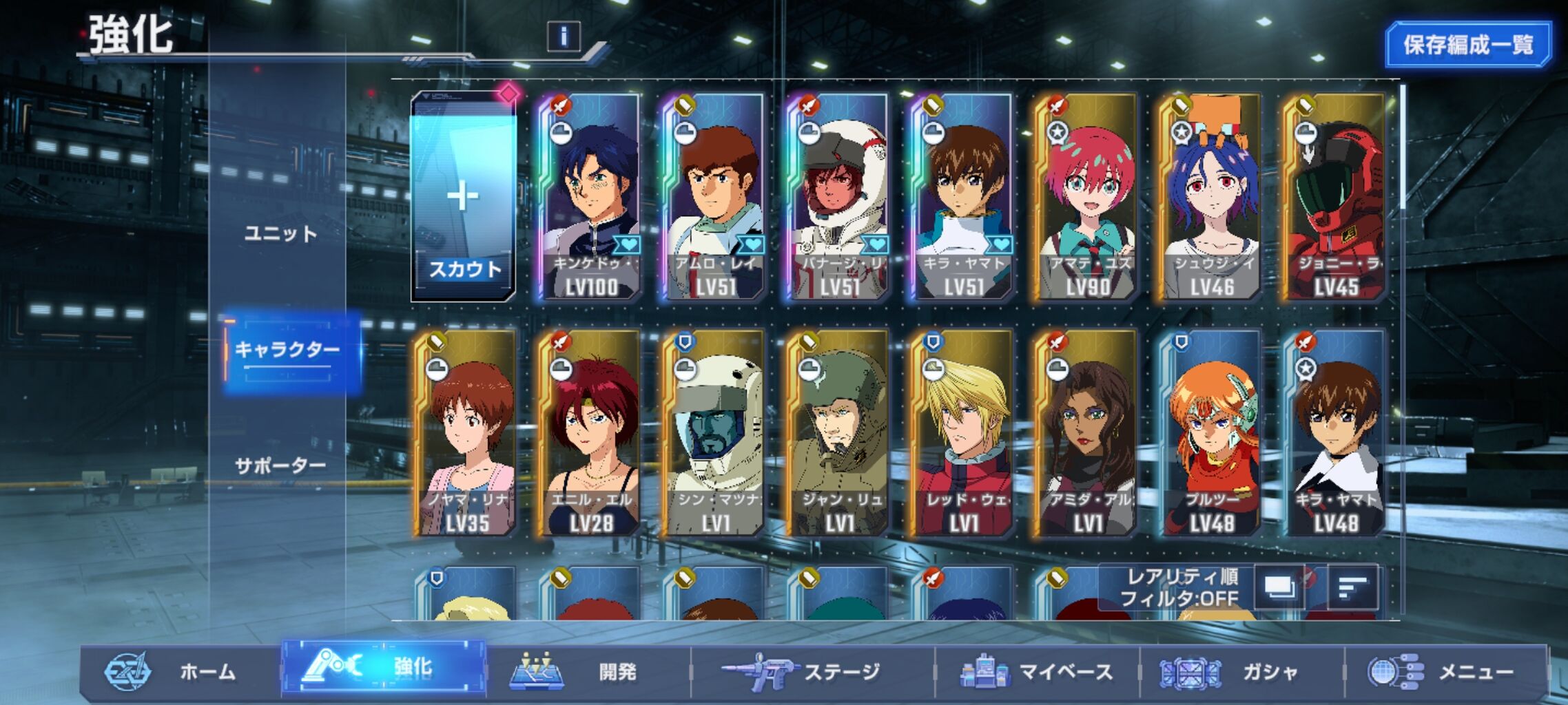This screenshot has width=1568, height=705.
Task: Open the エニル・エル LV28 card
Action: point(590,434)
